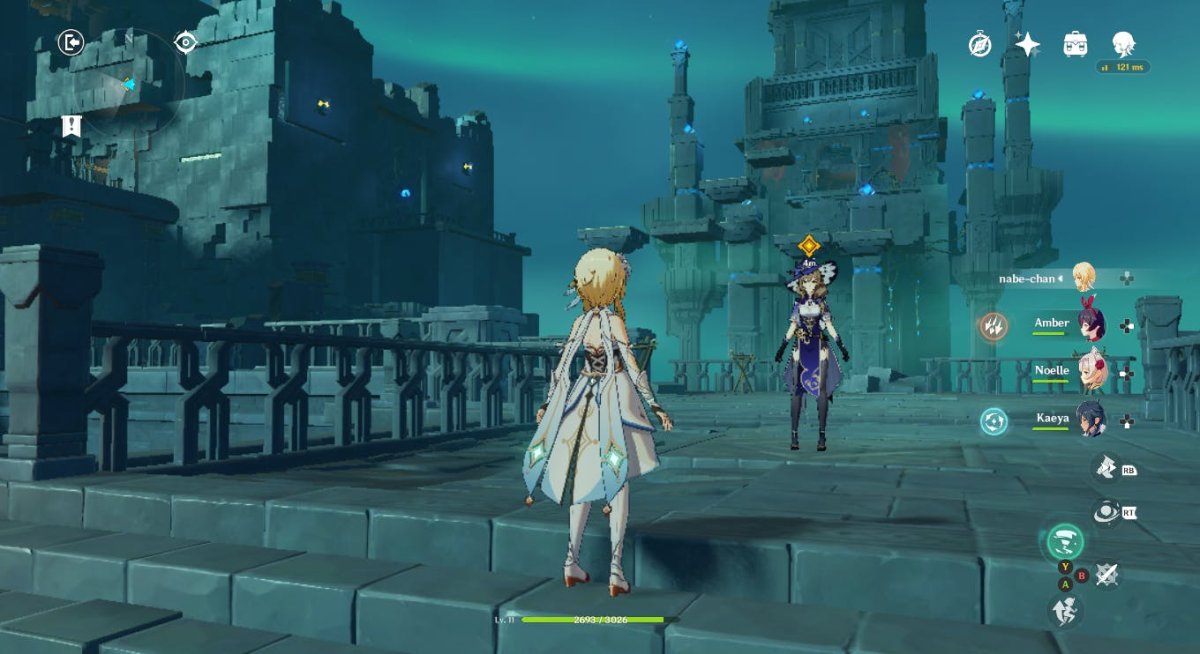Click the exit door icon

70,42
